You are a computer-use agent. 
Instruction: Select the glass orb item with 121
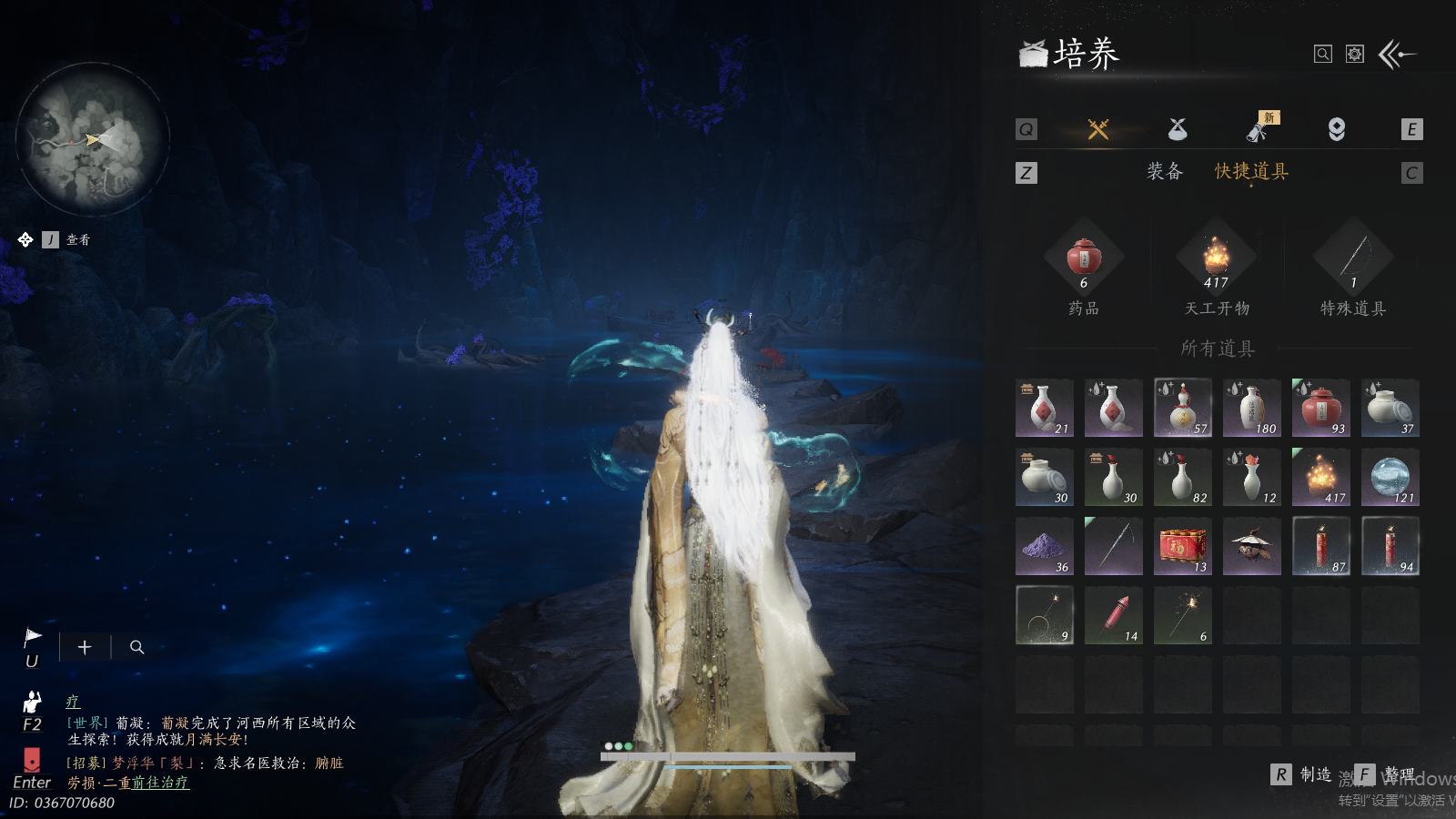(1390, 477)
